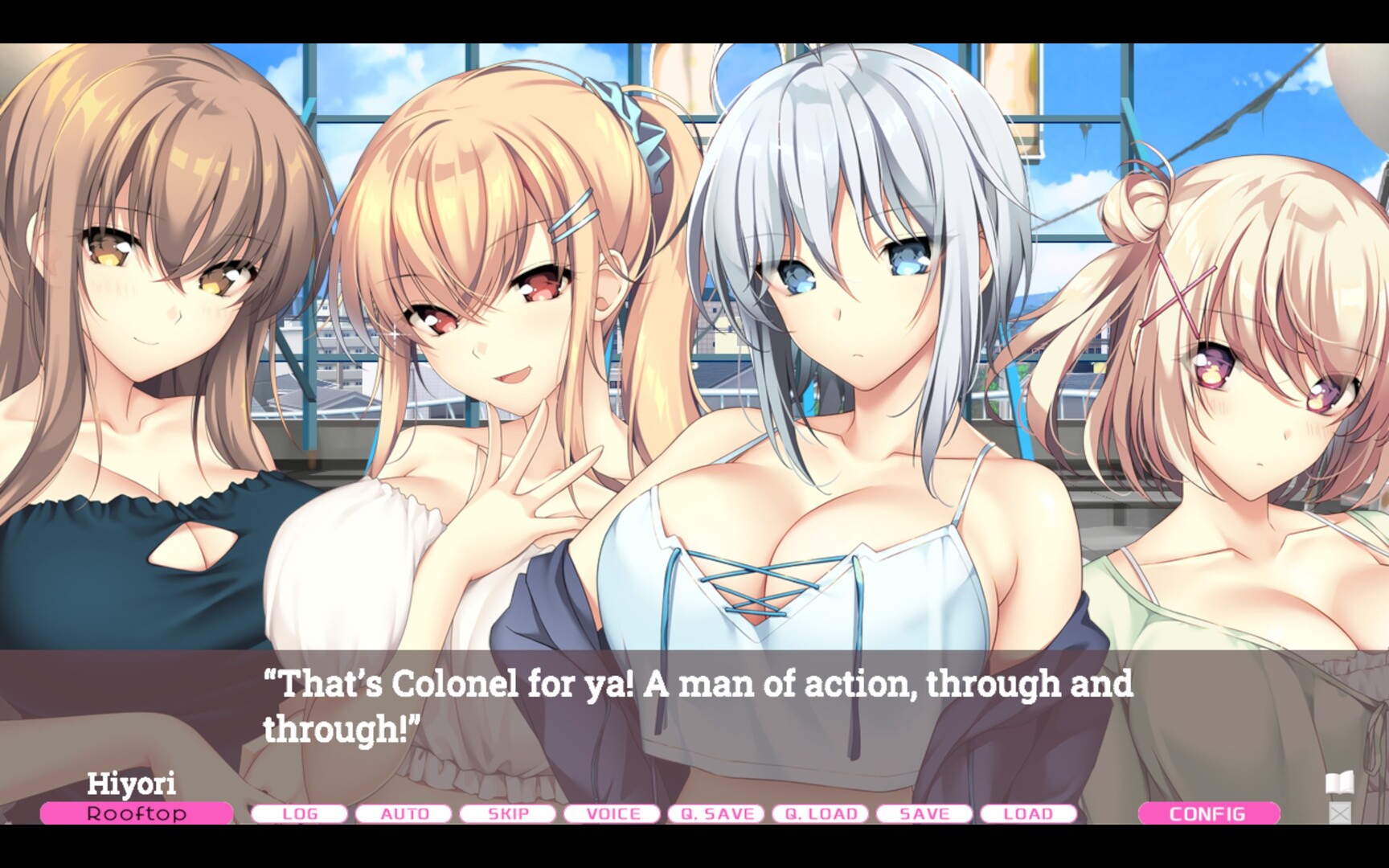Screen dimensions: 1389x868
Task: Enable AUTO text advance
Action: coord(404,814)
